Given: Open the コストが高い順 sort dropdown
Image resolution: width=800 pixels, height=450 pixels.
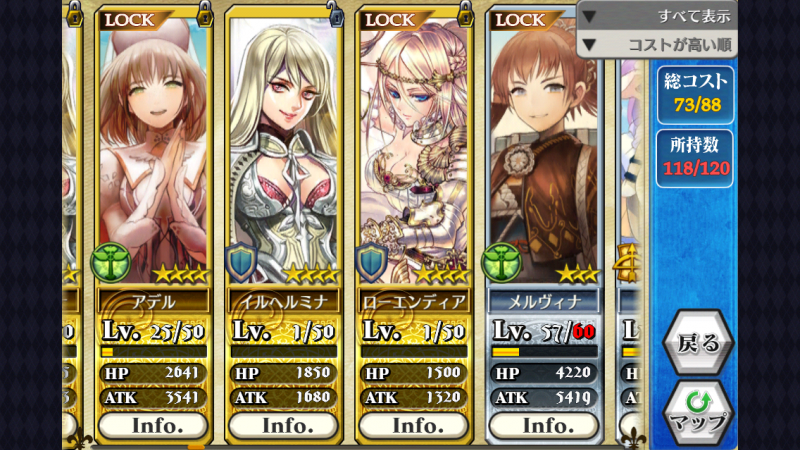Looking at the screenshot, I should (x=657, y=44).
